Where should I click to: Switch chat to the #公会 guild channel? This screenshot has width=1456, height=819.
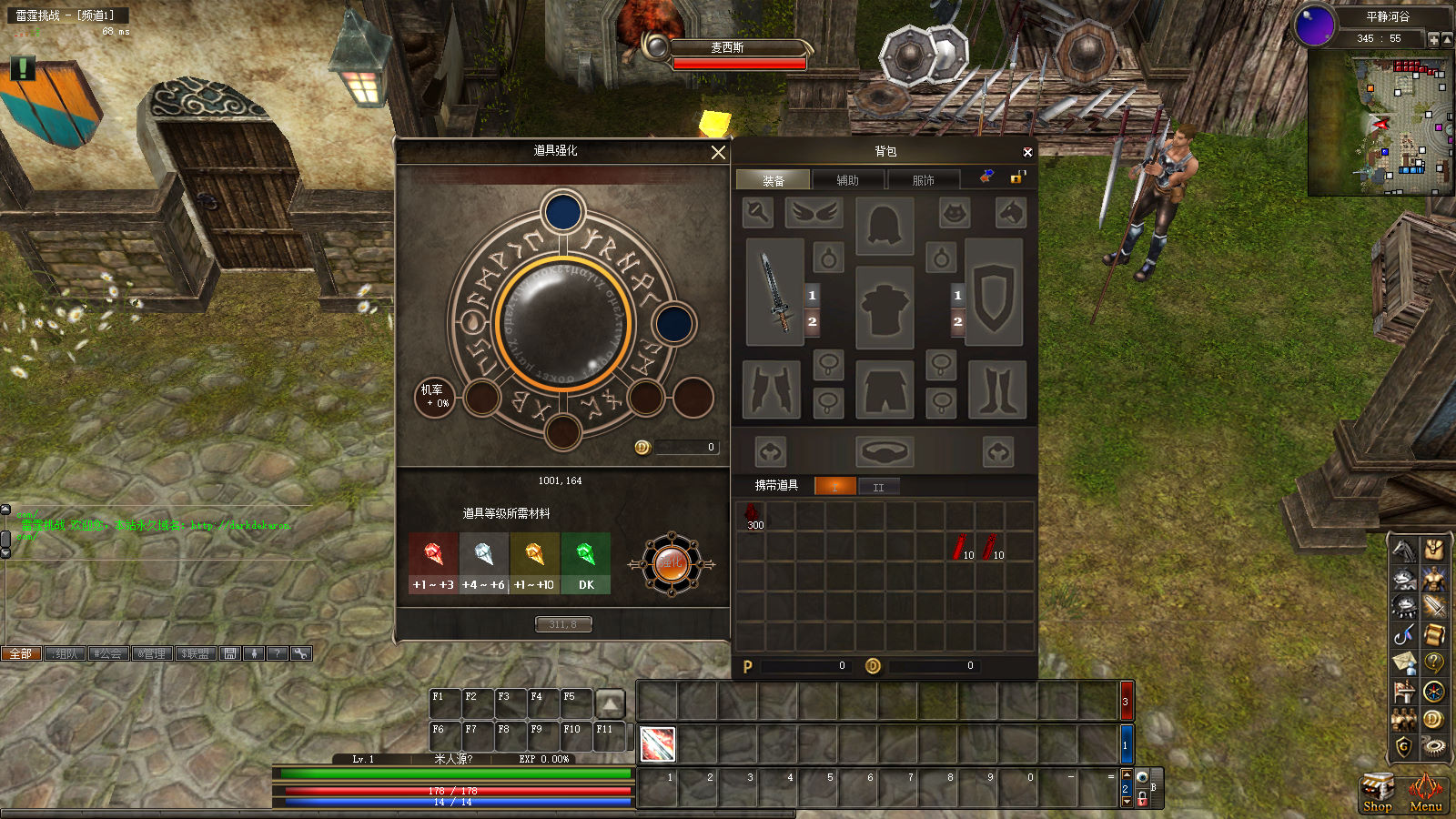(x=107, y=653)
